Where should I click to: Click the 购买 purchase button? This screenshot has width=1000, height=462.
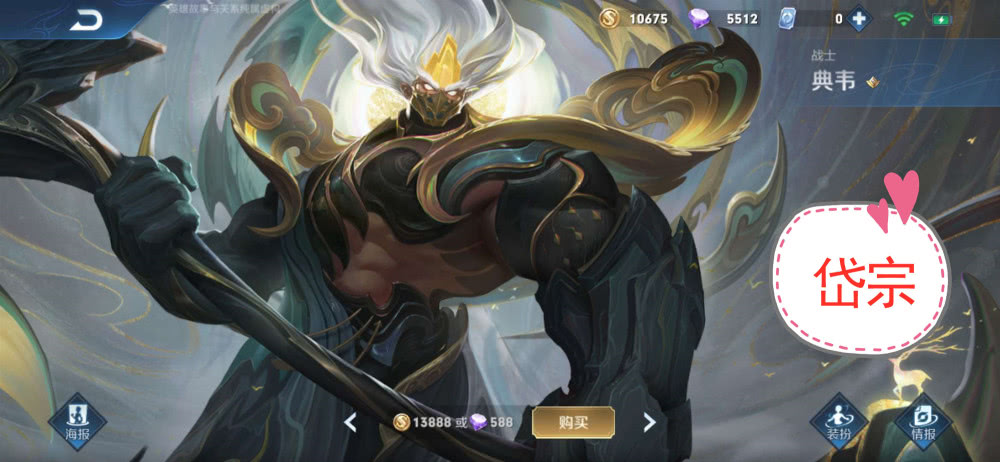[573, 422]
